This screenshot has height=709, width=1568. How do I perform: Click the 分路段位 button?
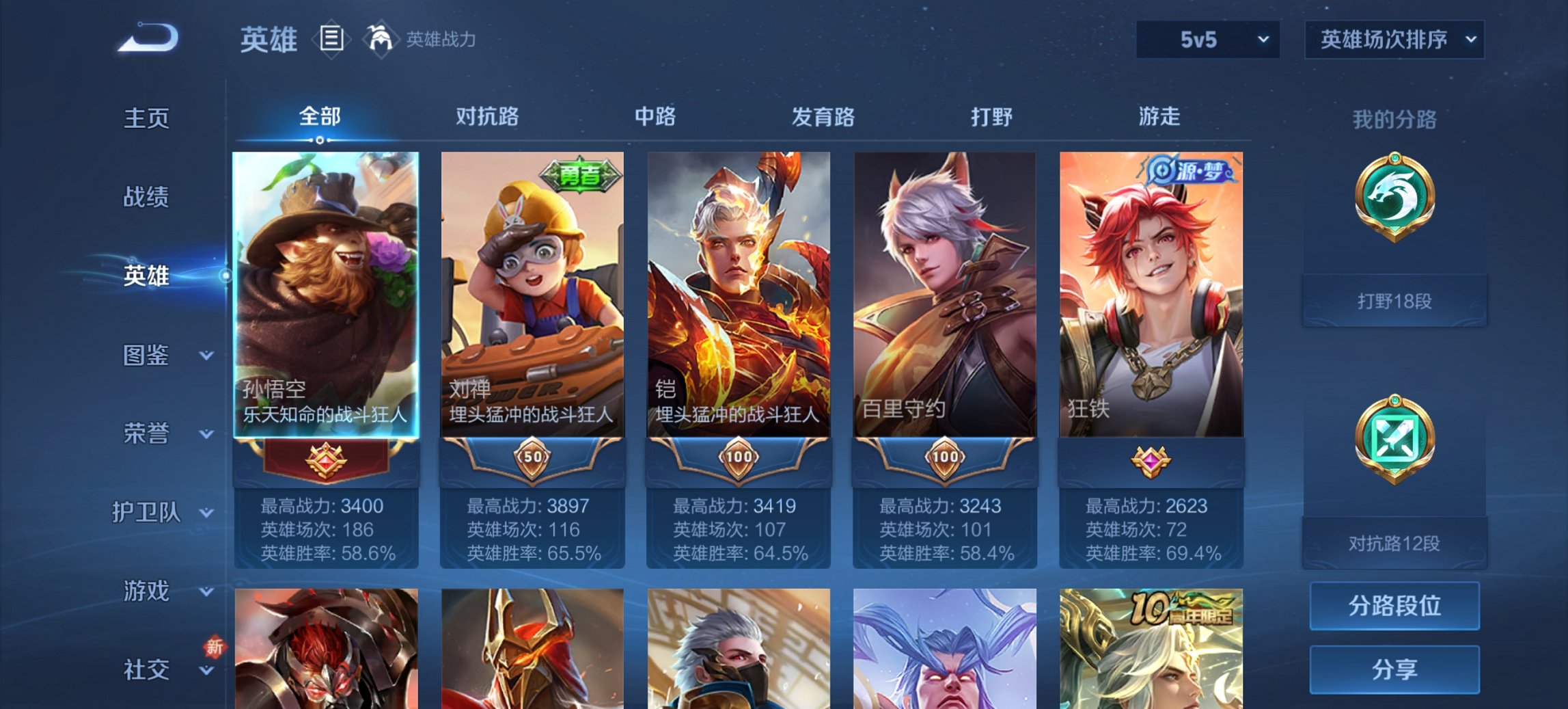[x=1394, y=606]
